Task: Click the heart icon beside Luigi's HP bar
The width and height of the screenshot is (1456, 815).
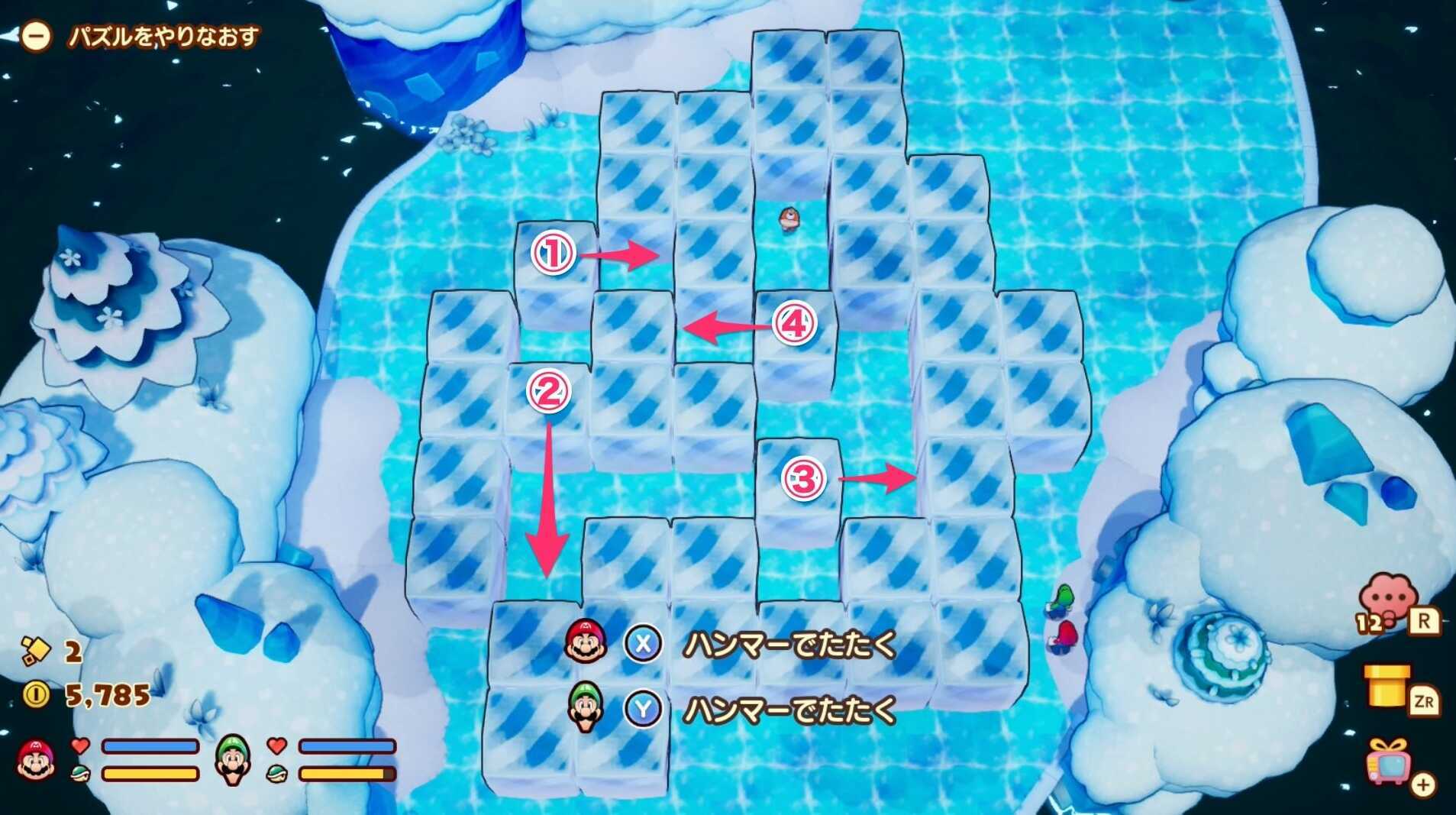Action: click(x=275, y=746)
